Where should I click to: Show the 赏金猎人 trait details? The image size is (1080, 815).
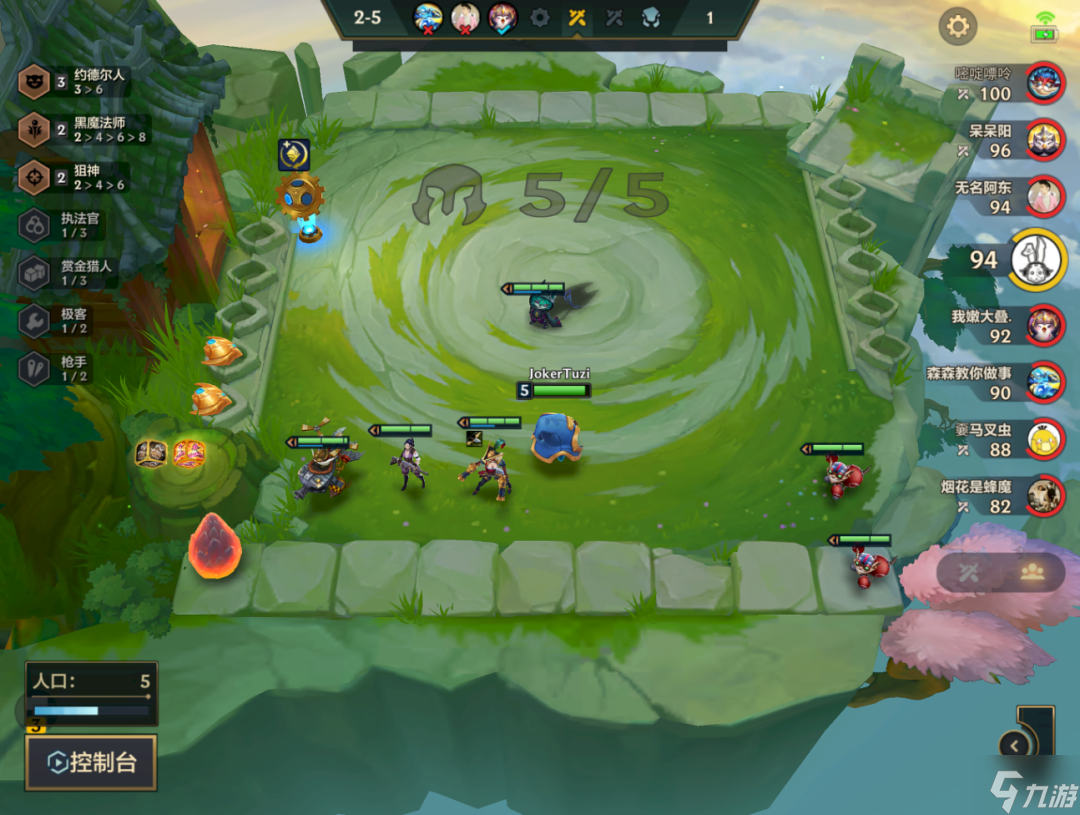point(34,273)
